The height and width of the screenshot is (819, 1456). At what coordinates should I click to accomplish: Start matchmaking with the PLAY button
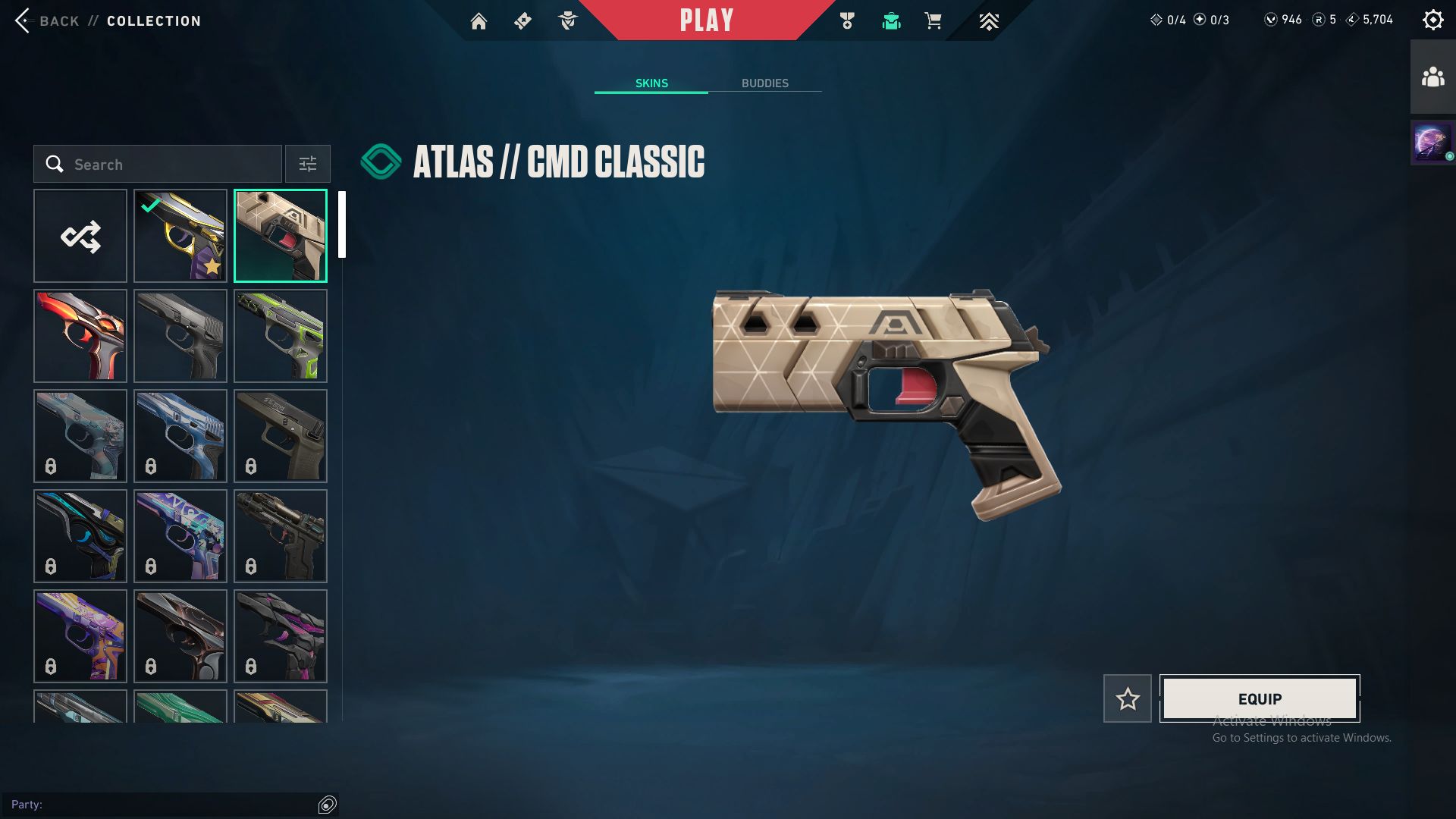(x=707, y=20)
